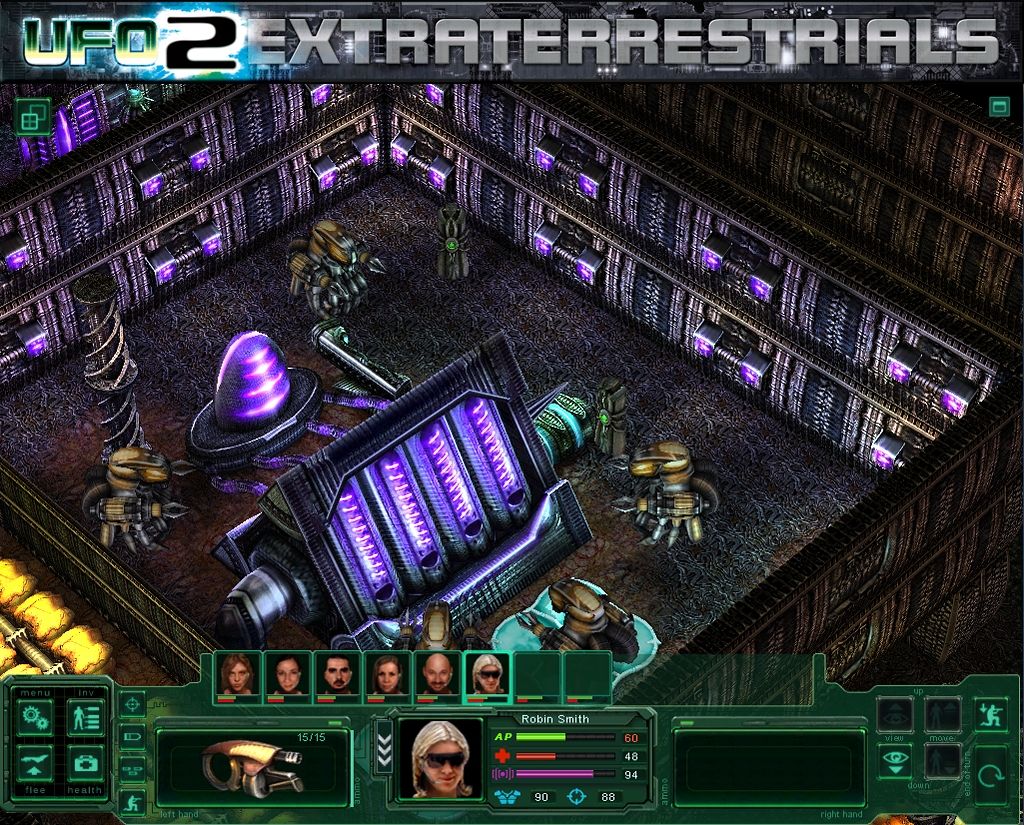
Task: Toggle crouch with the soldier arrow button
Action: pos(991,713)
